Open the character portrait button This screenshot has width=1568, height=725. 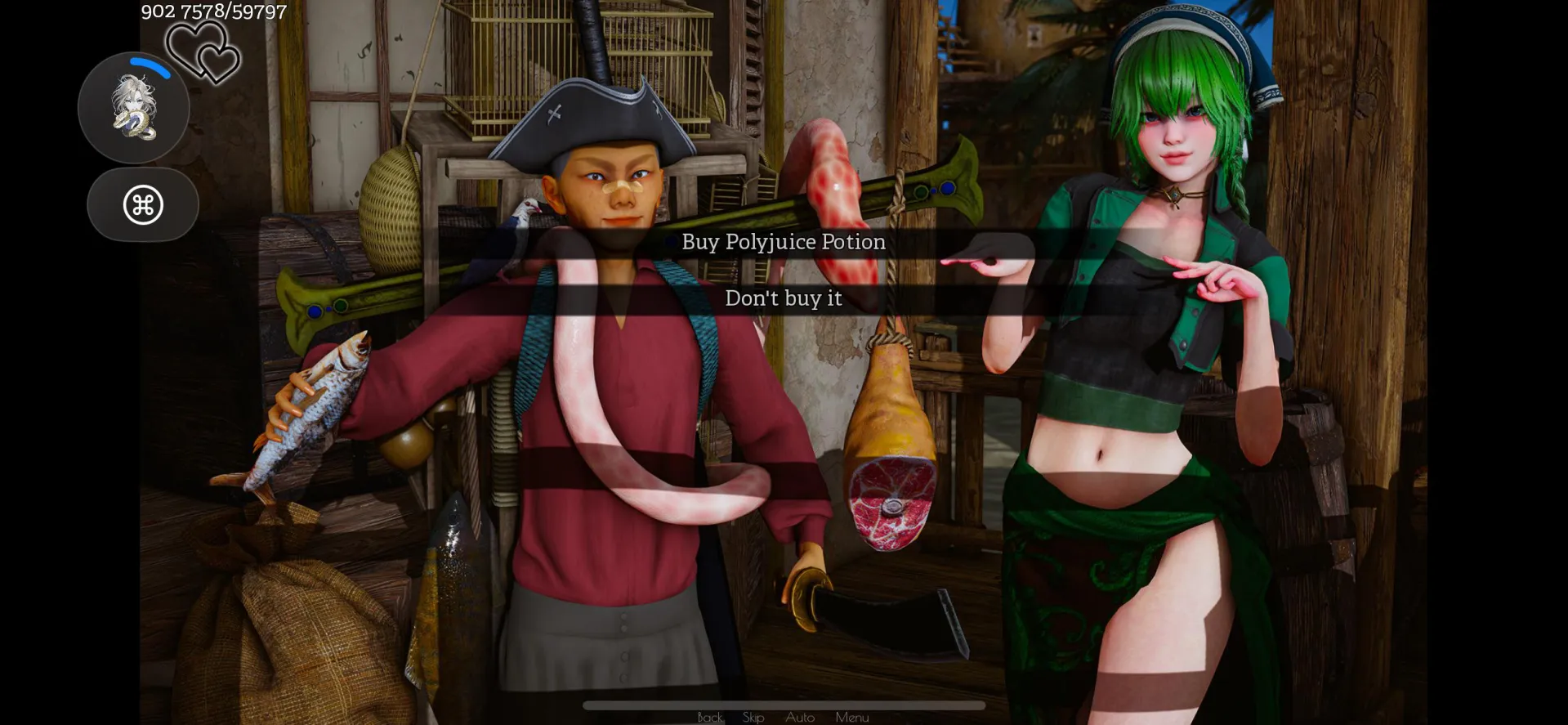134,108
